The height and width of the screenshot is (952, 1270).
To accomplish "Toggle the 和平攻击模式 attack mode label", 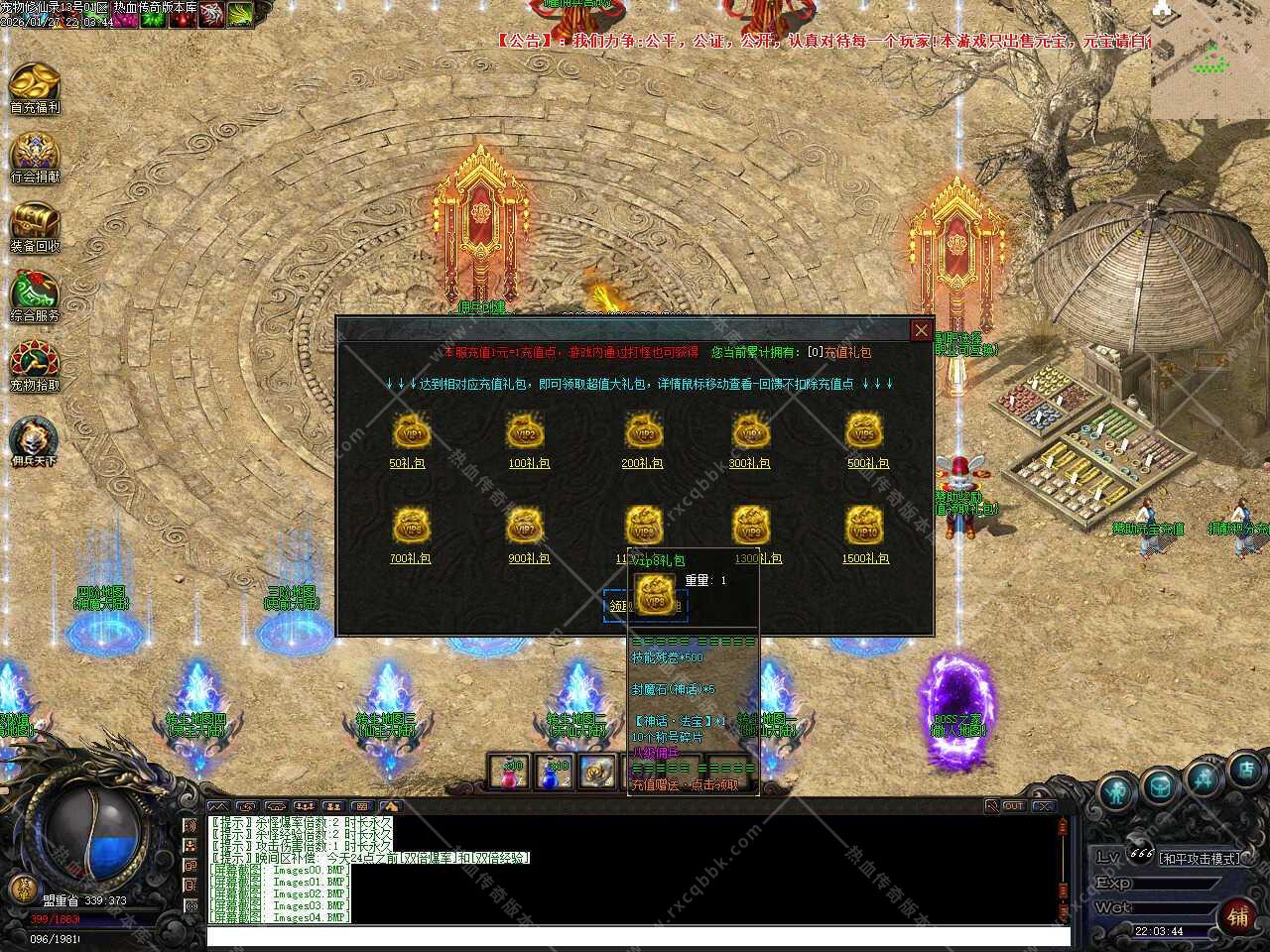I will (x=1200, y=859).
